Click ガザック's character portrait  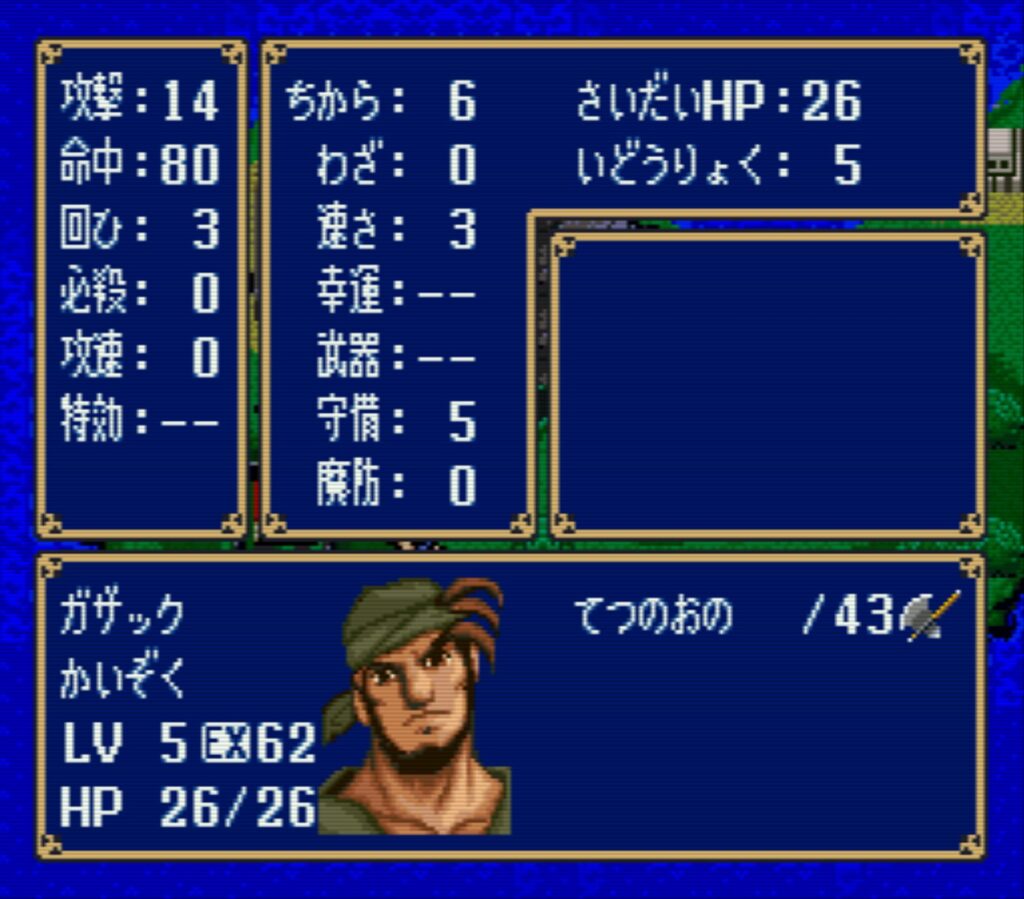418,706
